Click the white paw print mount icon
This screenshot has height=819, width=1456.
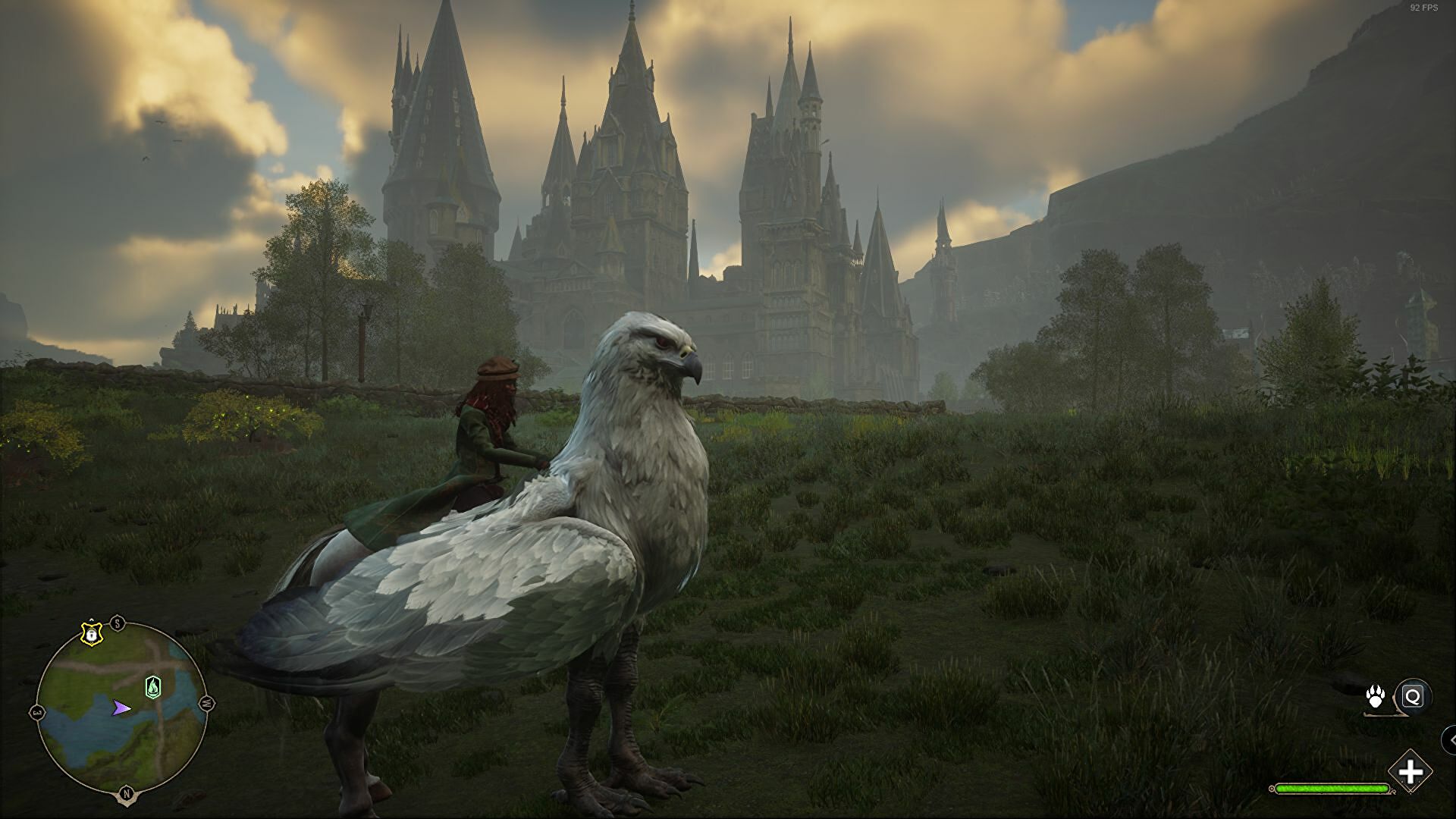point(1376,696)
